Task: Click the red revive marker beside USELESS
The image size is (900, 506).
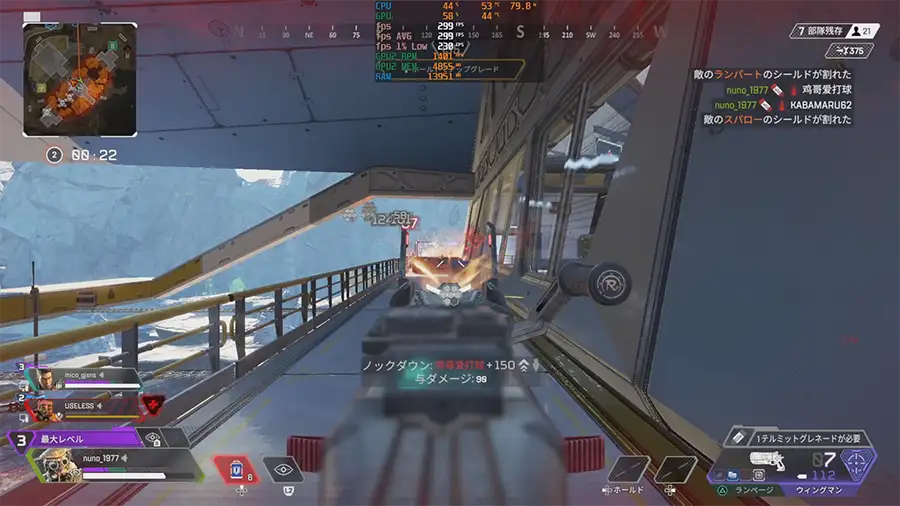Action: tap(151, 404)
